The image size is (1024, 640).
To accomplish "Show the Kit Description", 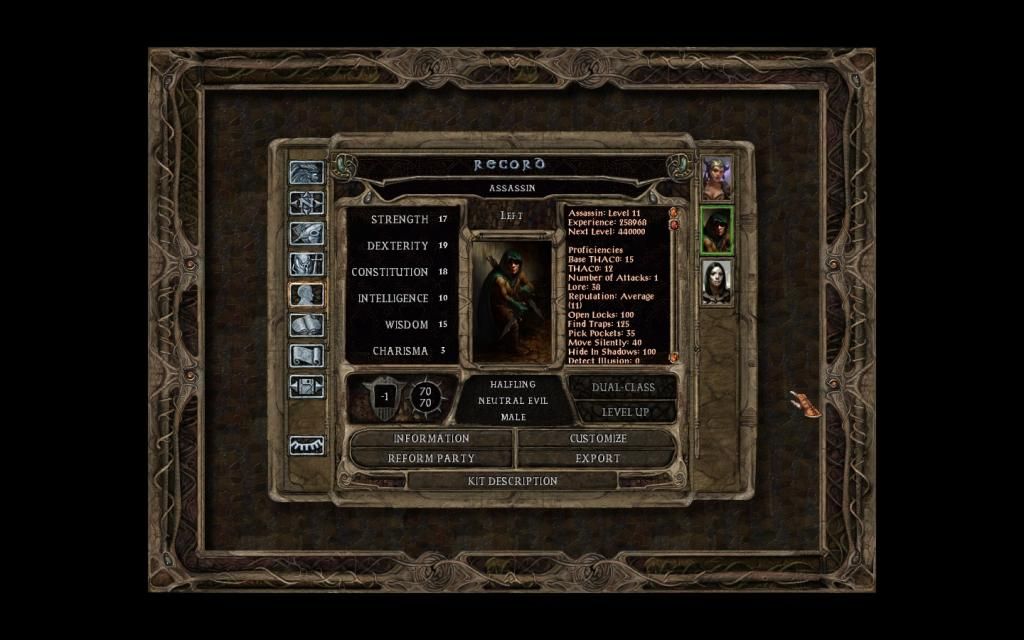I will tap(512, 481).
